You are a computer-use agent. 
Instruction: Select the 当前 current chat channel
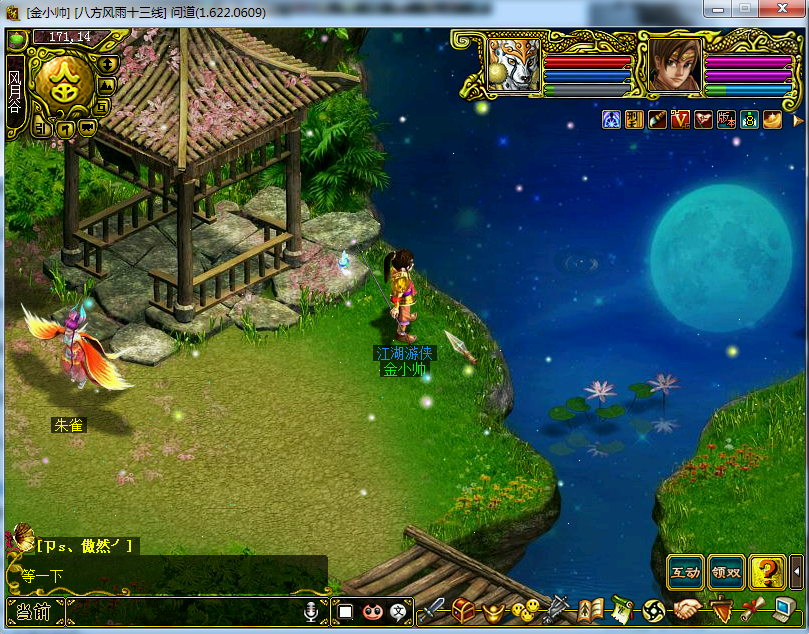[x=34, y=611]
